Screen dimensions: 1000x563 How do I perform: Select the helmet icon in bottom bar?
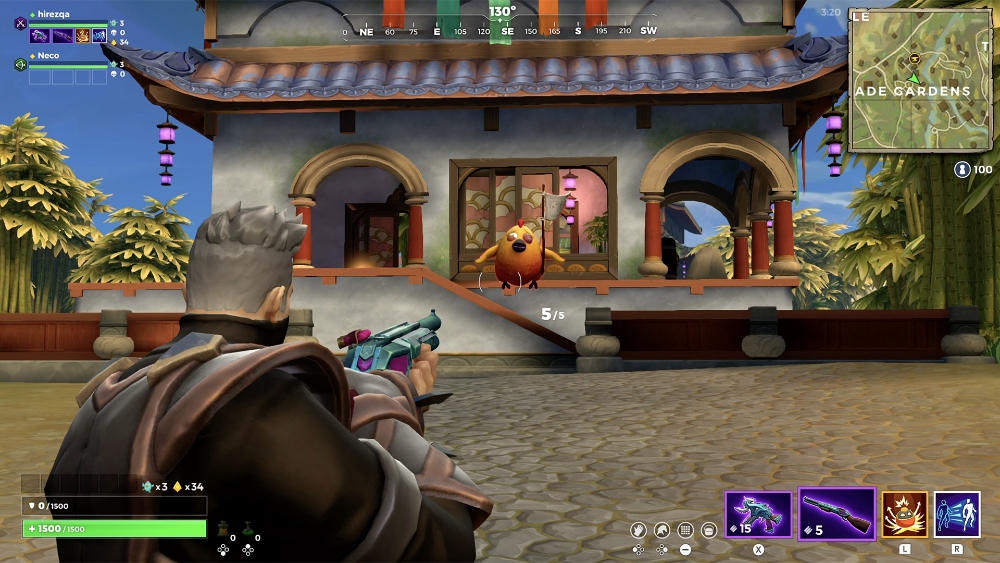pyautogui.click(x=661, y=530)
